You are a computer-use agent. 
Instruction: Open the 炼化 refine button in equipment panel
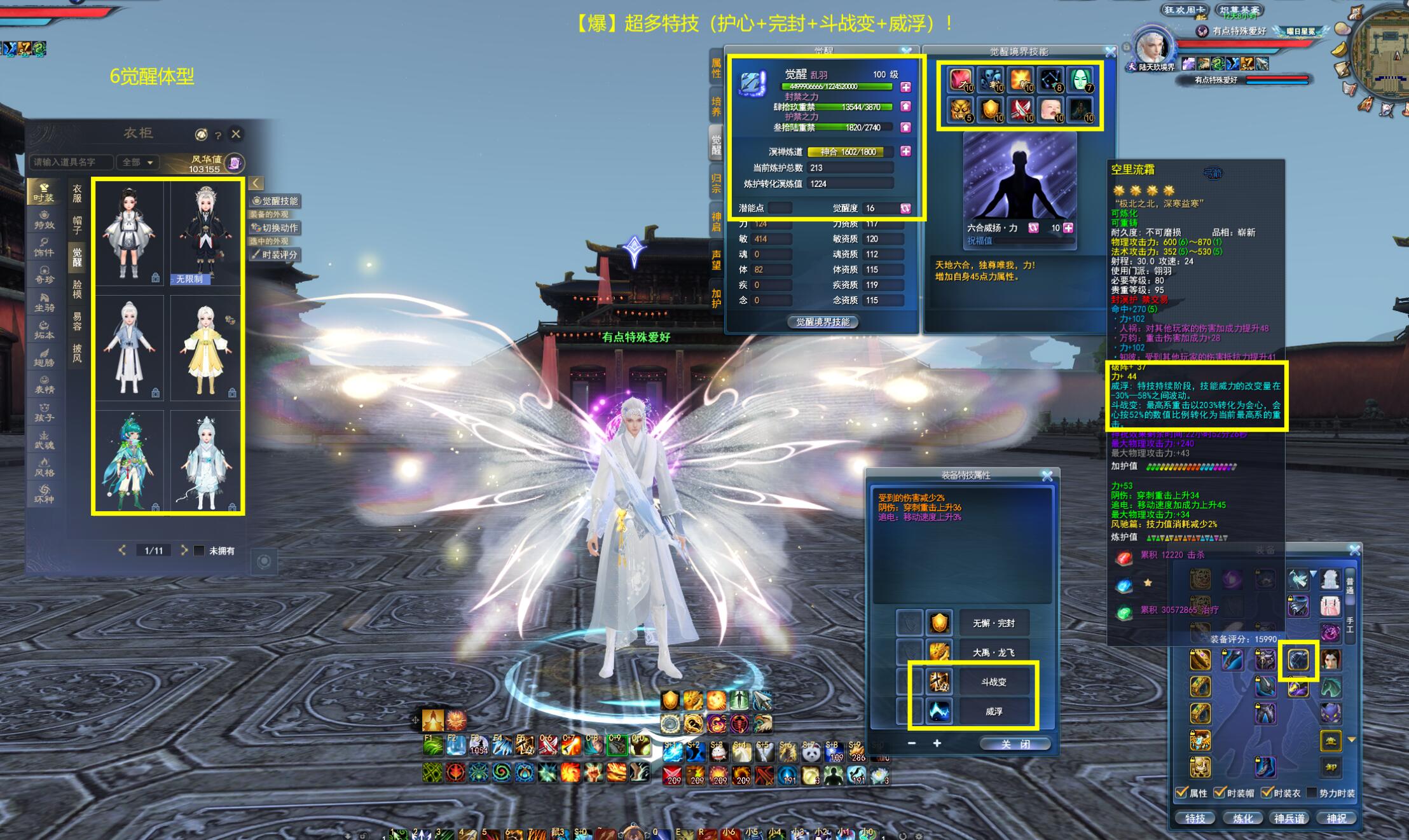point(1243,818)
